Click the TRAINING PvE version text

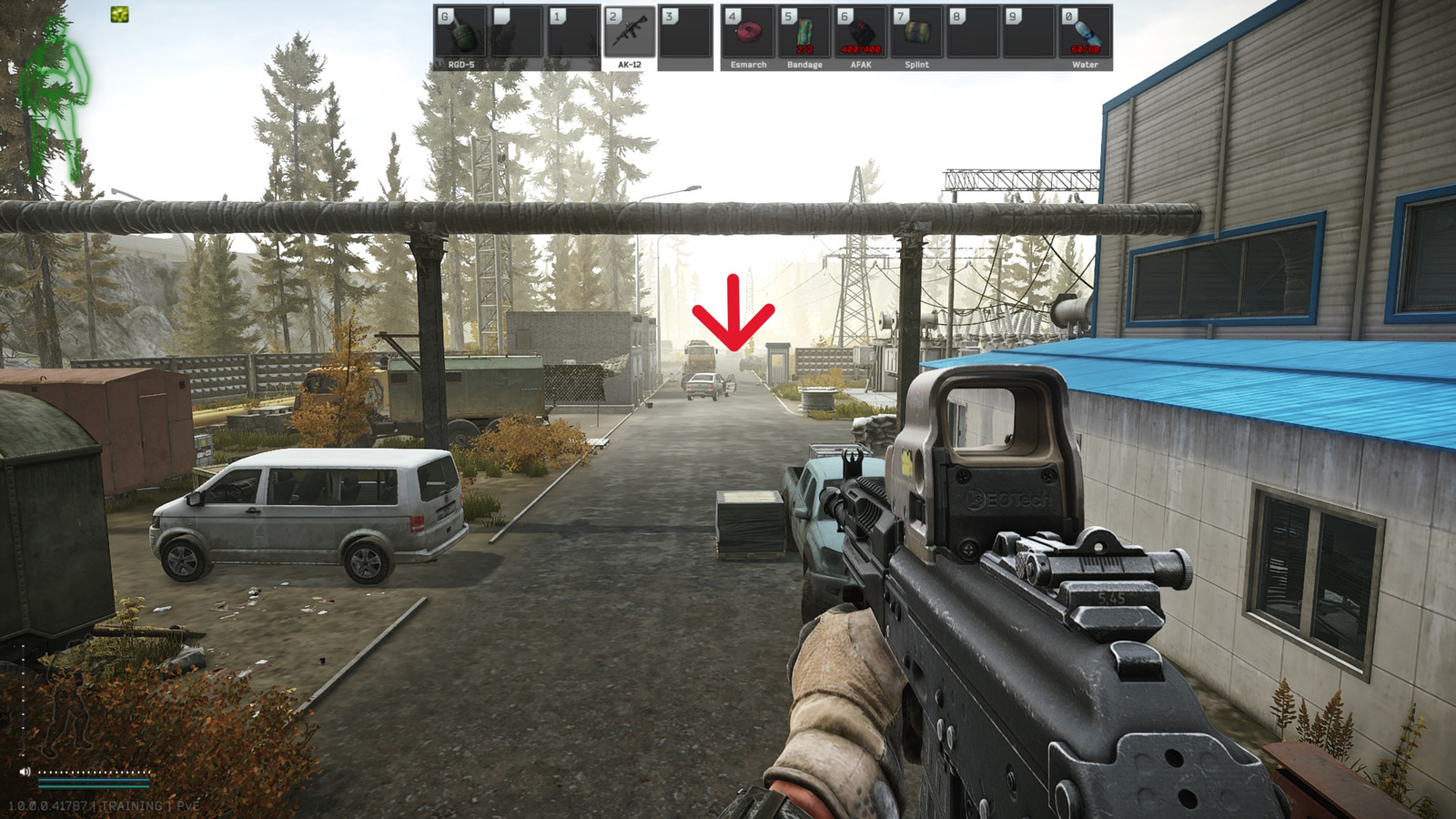(x=102, y=804)
